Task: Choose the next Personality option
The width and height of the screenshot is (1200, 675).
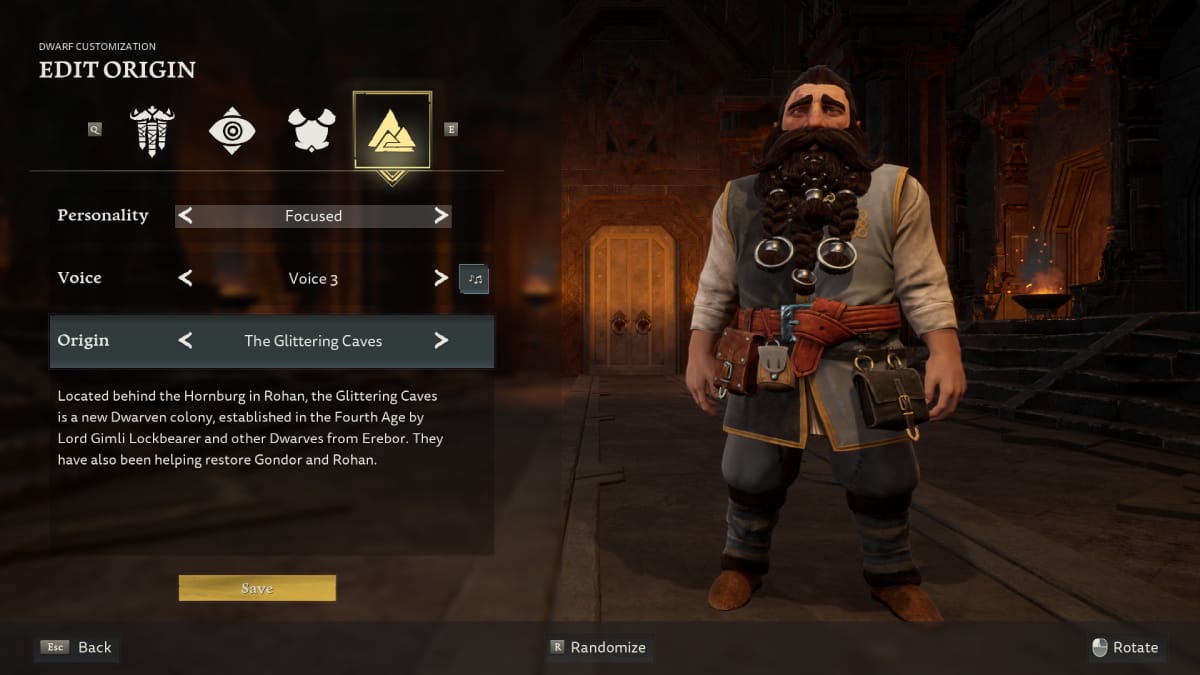Action: click(x=441, y=216)
